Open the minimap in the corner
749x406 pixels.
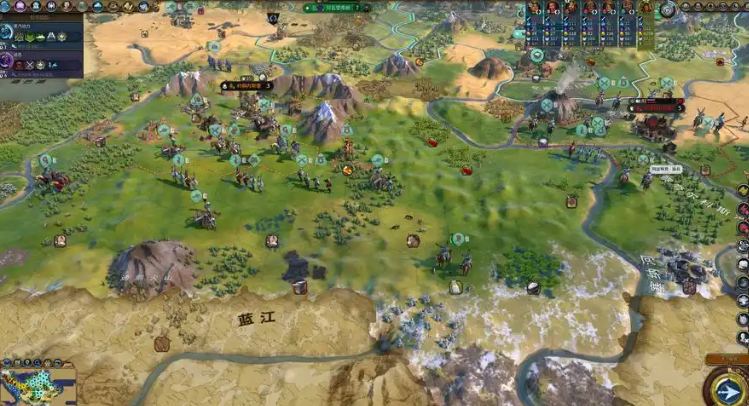pos(38,385)
